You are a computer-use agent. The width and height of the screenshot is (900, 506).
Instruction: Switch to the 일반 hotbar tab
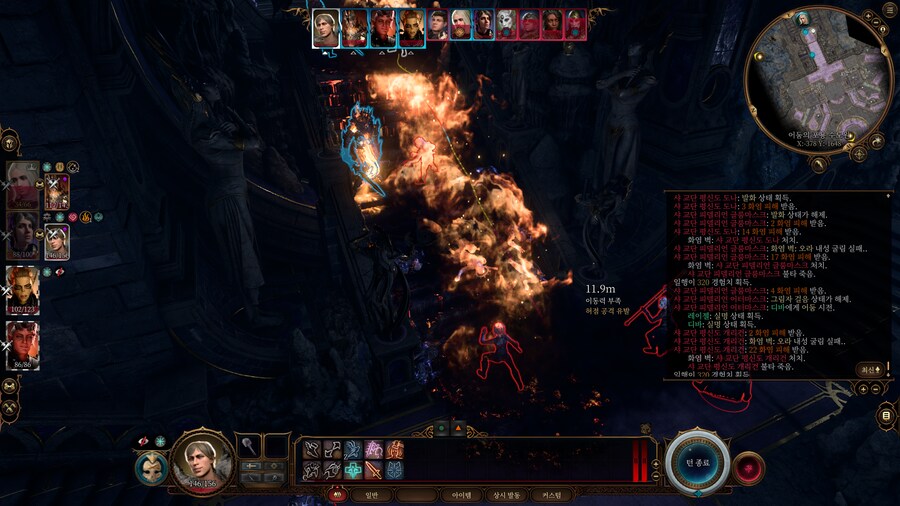coord(372,495)
